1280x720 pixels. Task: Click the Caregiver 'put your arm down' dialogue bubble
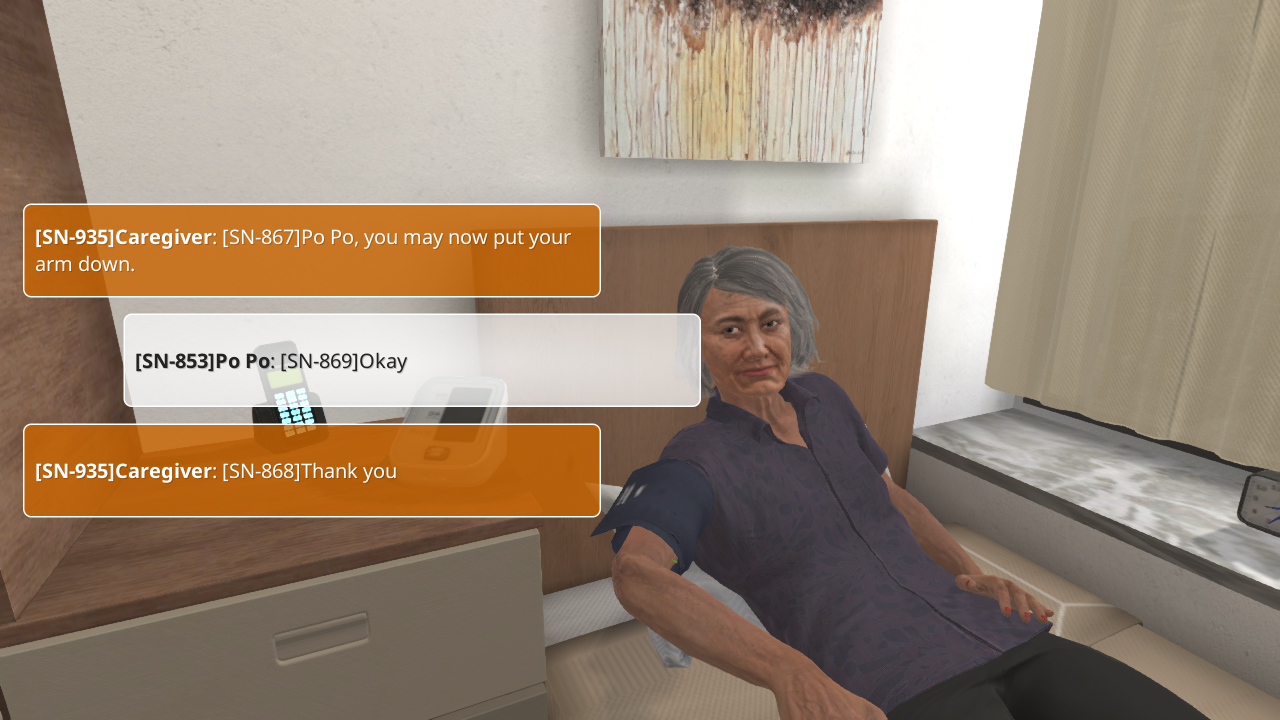311,250
